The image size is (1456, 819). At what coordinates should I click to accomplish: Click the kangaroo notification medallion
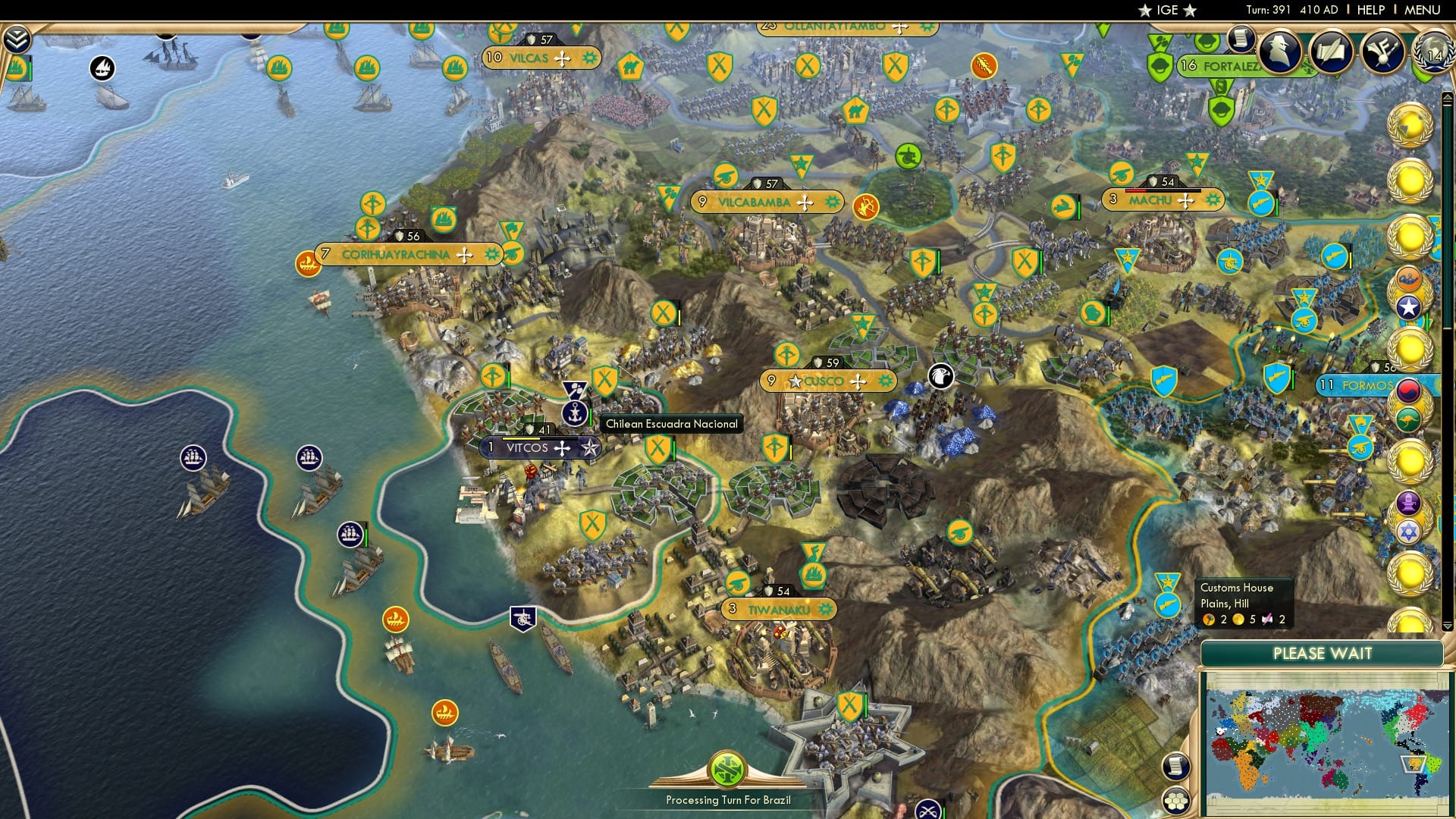(x=1408, y=418)
